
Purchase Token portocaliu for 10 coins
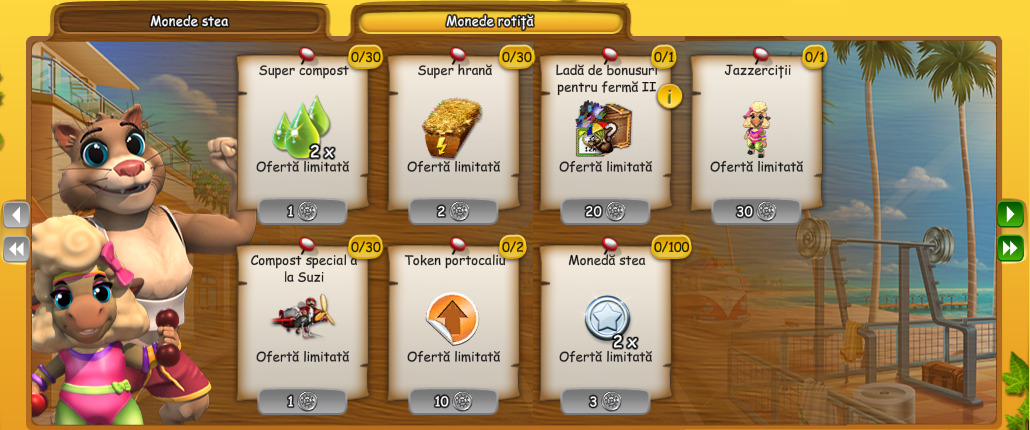453,401
